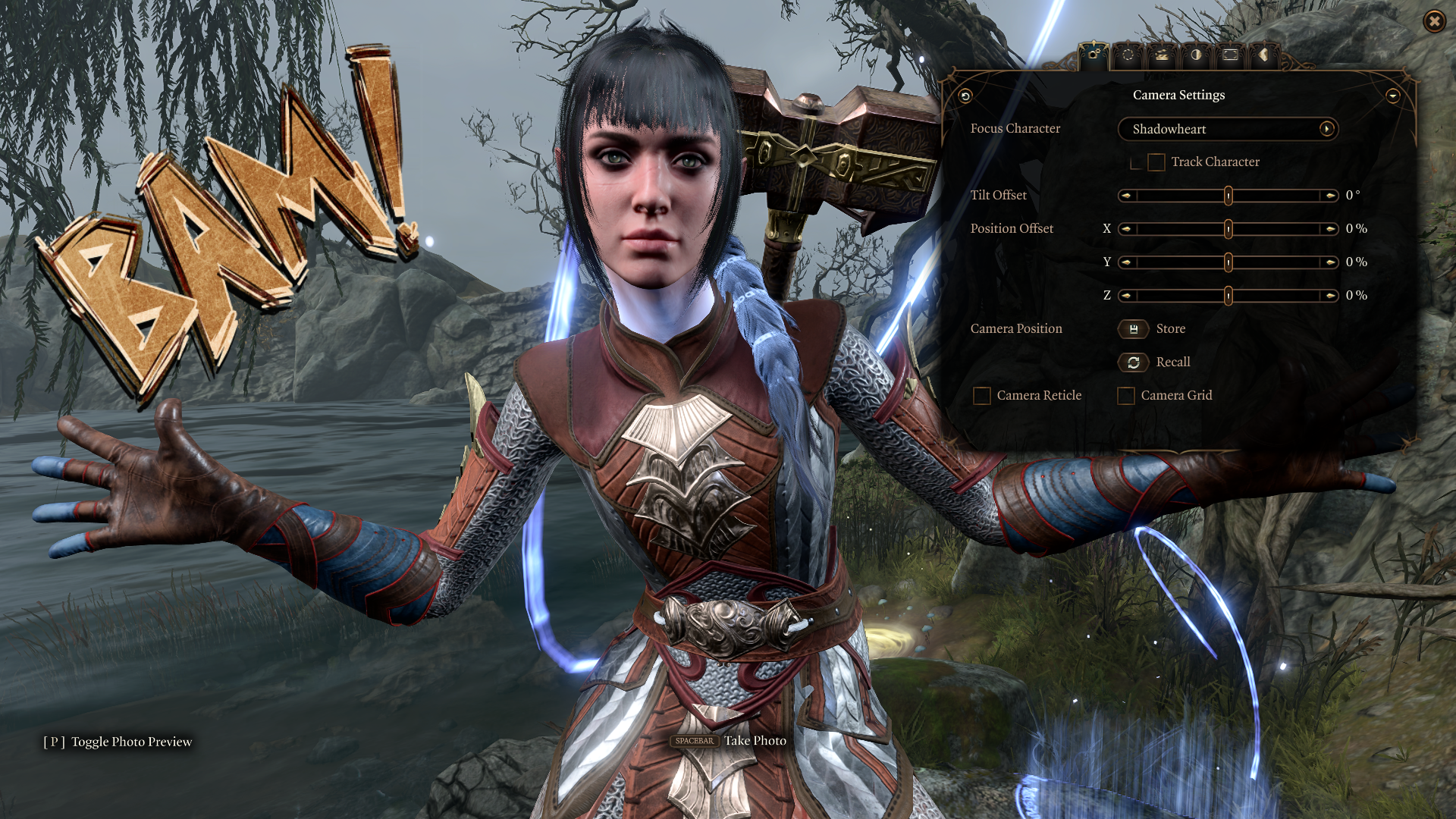Enable the Track Character checkbox
1456x819 pixels.
1156,162
